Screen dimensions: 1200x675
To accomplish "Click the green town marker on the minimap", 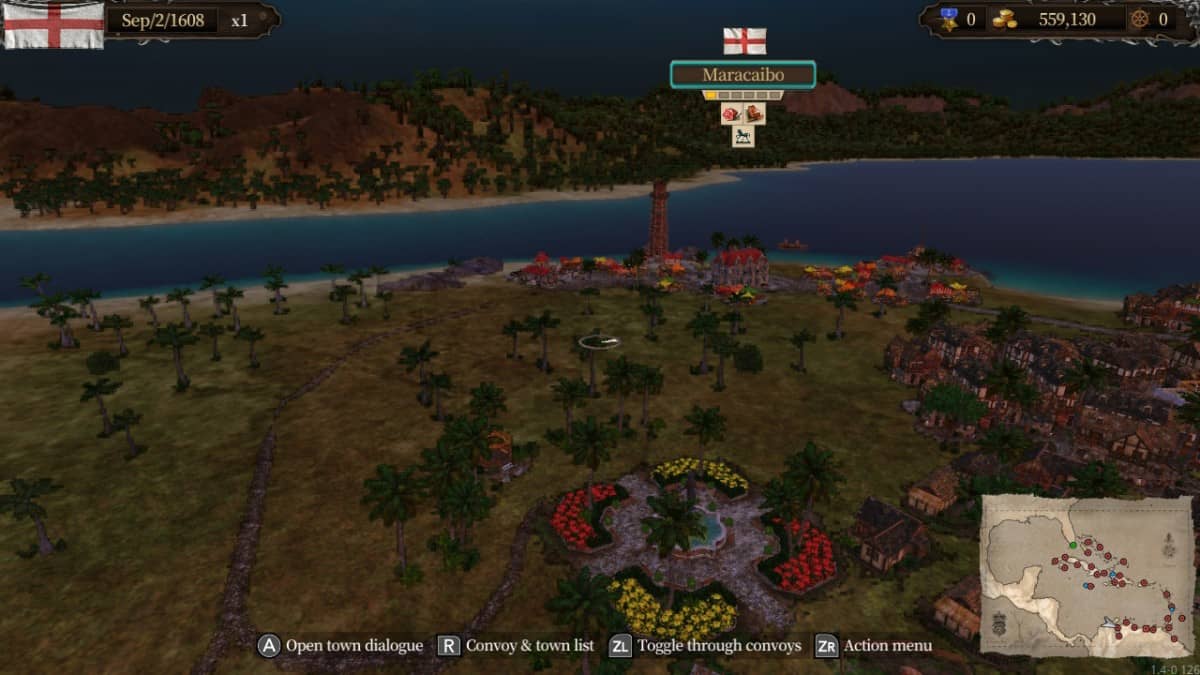I will click(x=1072, y=545).
